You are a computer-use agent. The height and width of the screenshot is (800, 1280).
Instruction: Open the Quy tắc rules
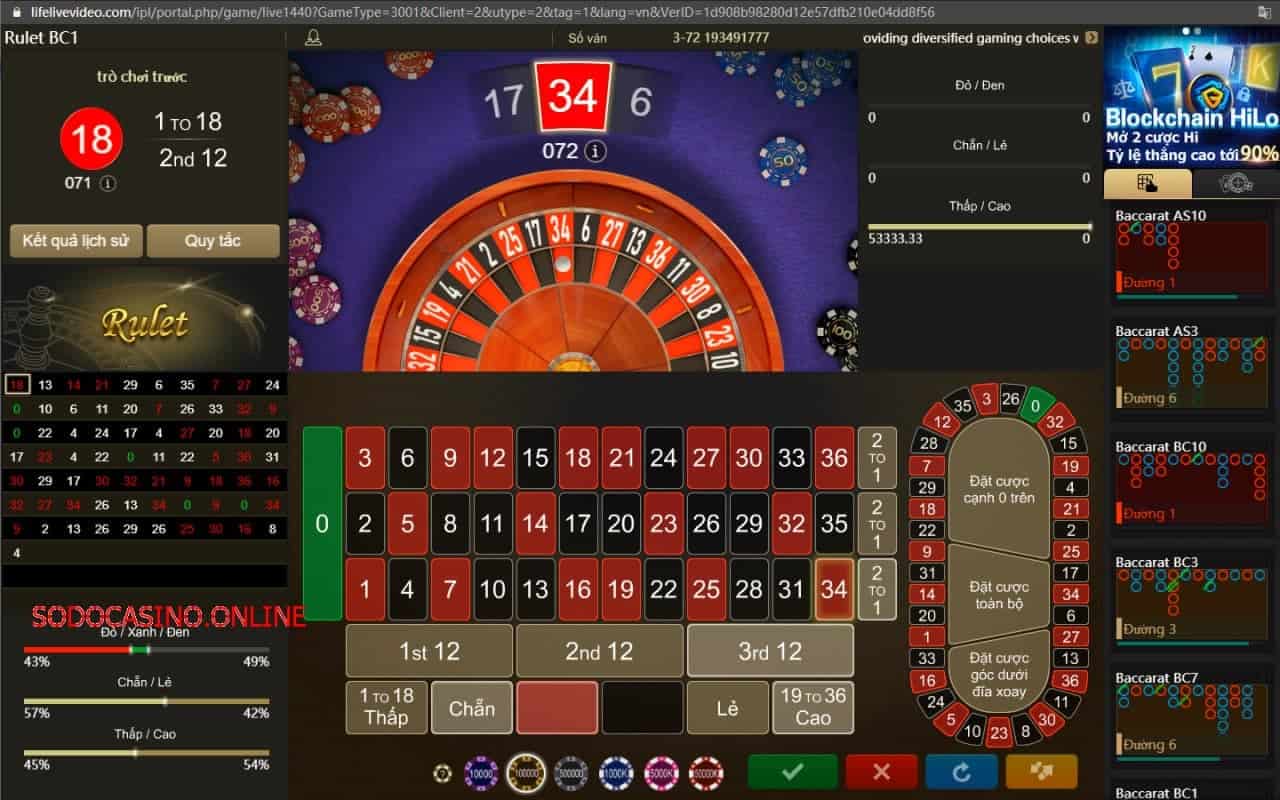[x=213, y=240]
